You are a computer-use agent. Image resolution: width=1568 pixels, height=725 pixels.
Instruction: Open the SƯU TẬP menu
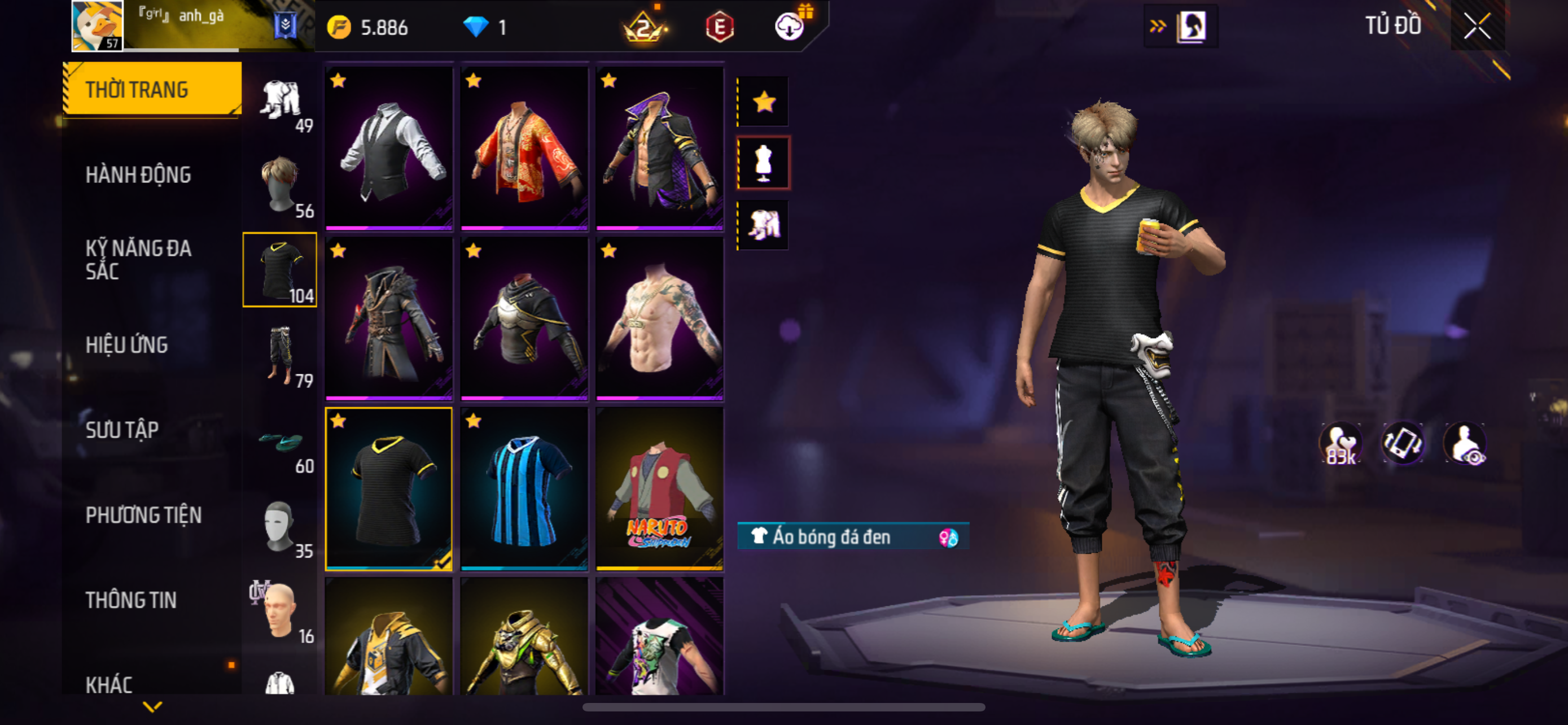click(122, 430)
